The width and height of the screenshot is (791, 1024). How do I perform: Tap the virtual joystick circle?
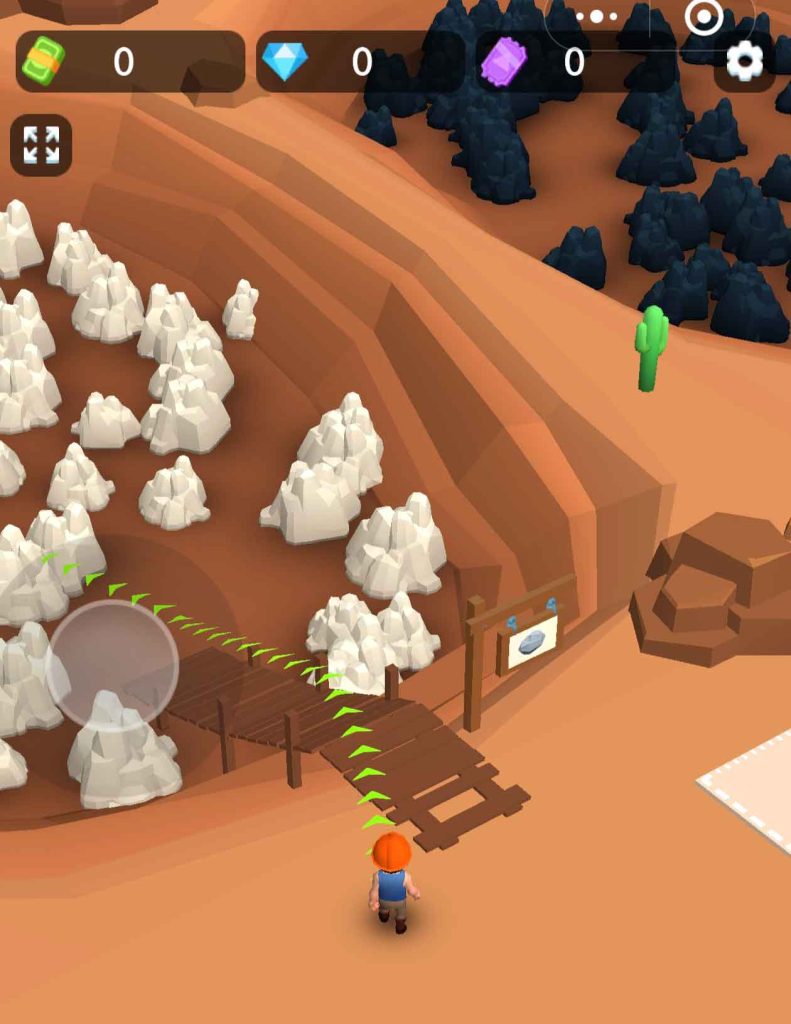(112, 664)
